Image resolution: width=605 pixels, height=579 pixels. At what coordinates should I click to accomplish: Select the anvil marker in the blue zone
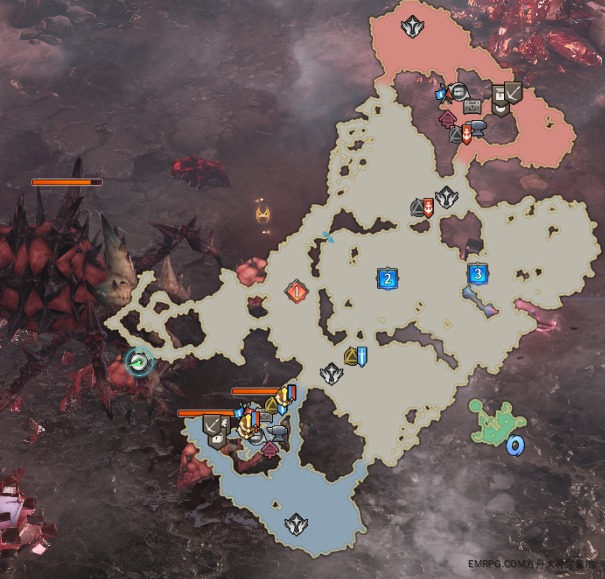276,432
